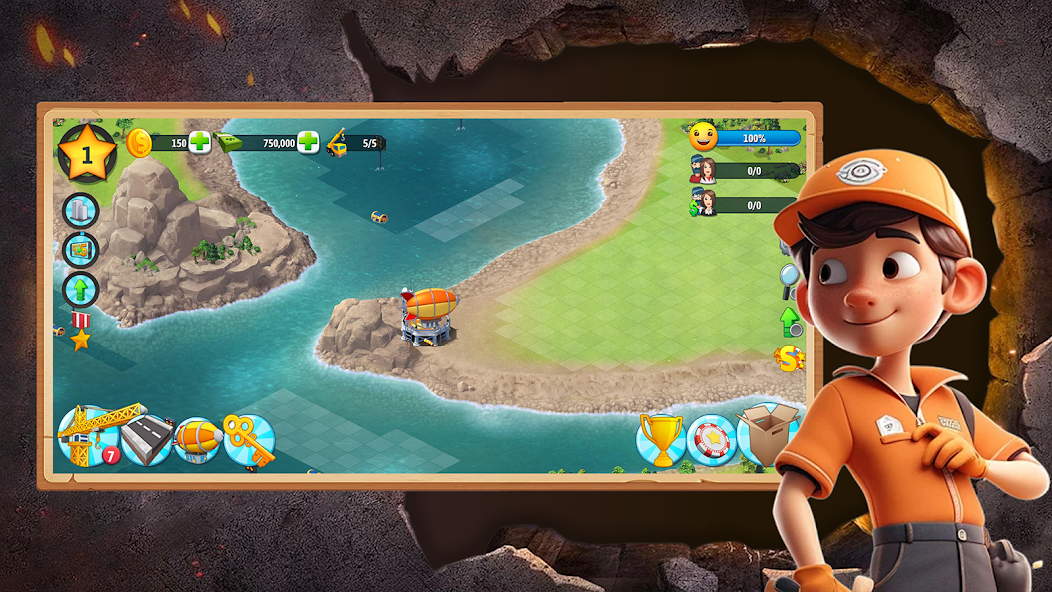
Task: Open the casino chip star button
Action: [711, 440]
